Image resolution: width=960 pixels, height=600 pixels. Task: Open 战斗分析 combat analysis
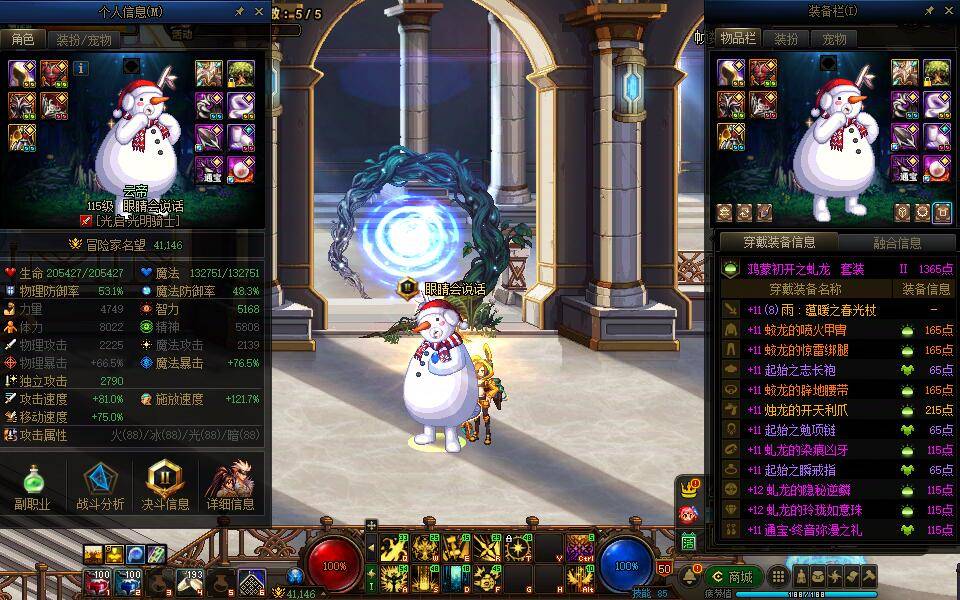coord(100,487)
